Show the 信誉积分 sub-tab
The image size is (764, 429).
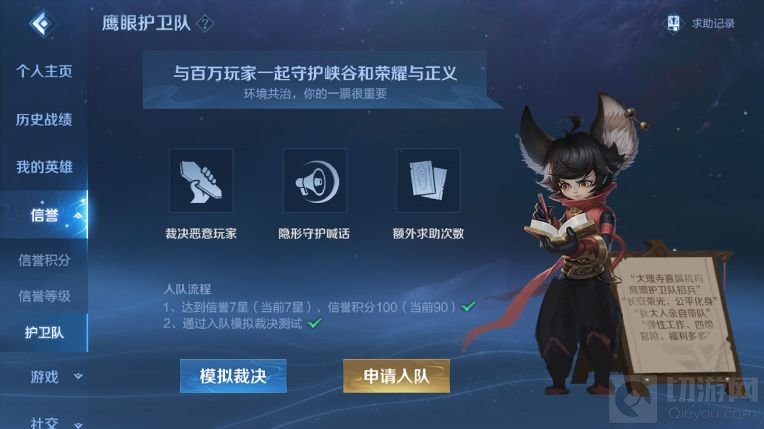(x=44, y=261)
